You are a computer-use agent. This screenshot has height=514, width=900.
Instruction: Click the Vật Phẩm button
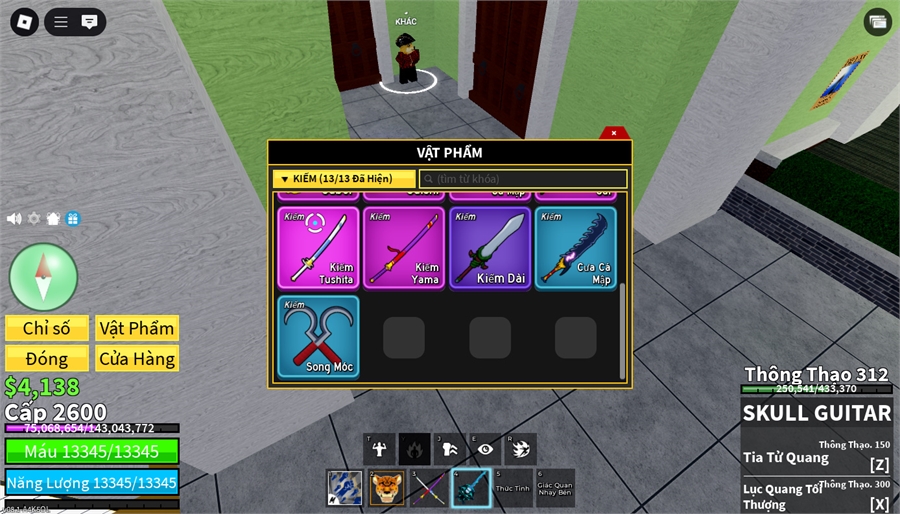pos(137,328)
